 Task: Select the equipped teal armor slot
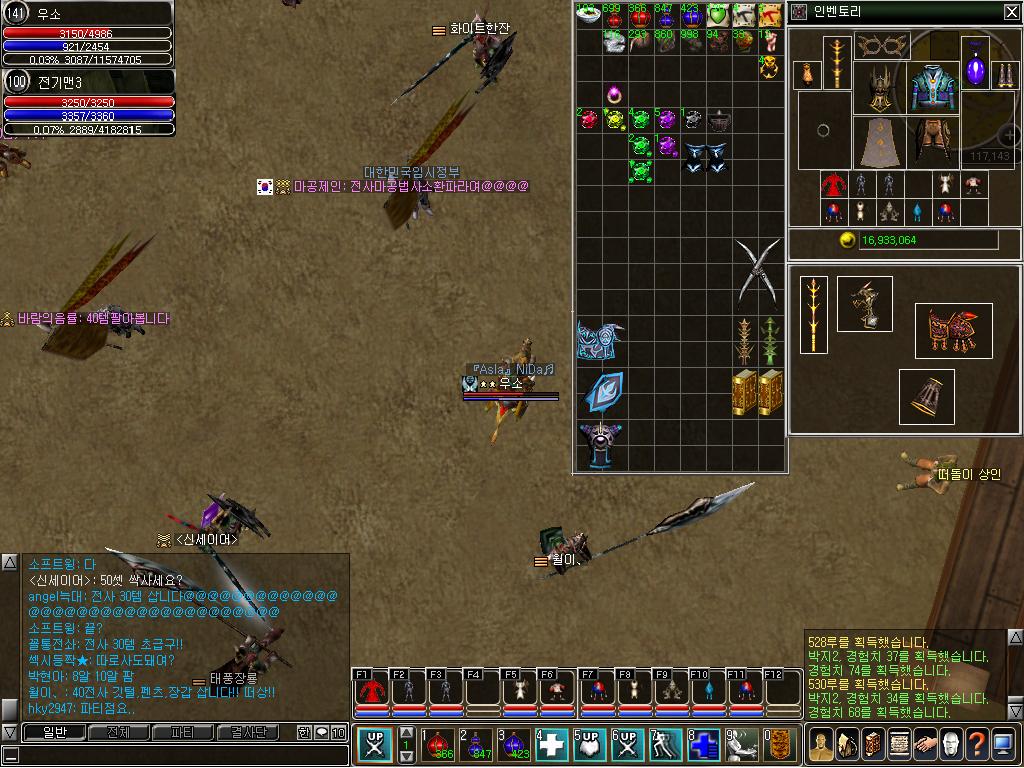click(934, 89)
